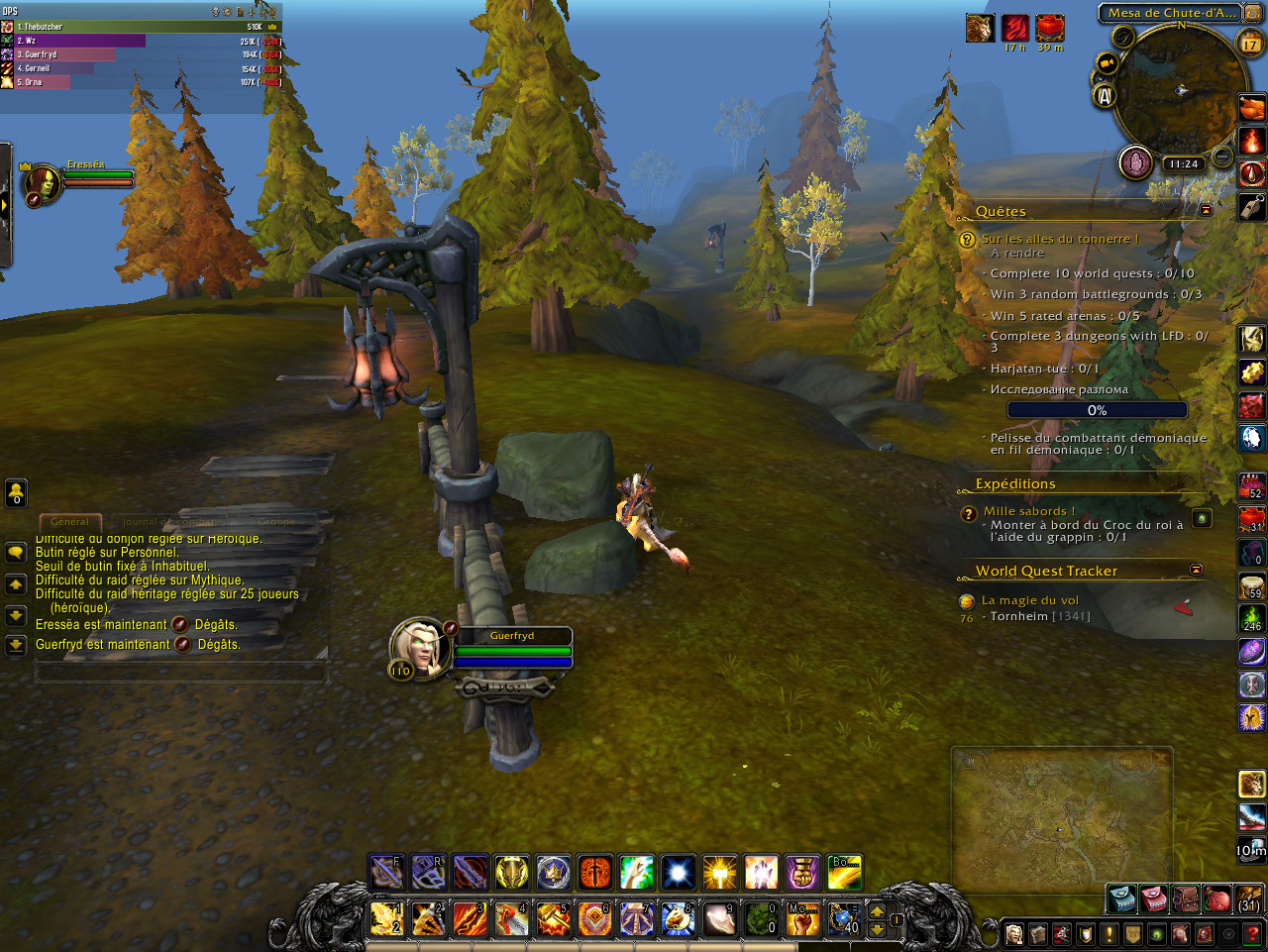The image size is (1268, 952).
Task: Open the character info micro button
Action: [1014, 934]
